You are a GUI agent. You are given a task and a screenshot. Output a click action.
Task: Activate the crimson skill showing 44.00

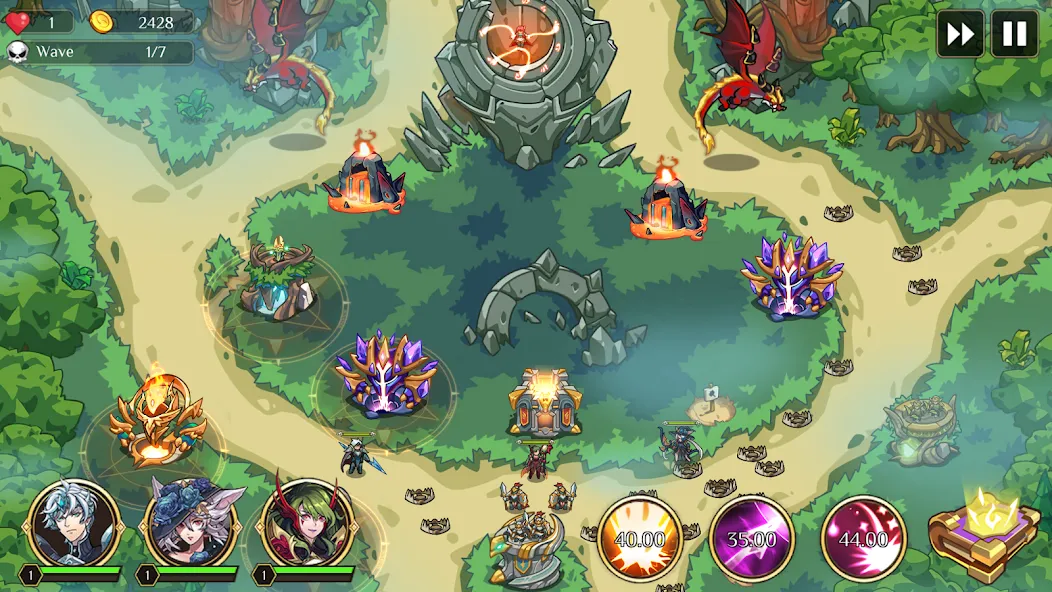864,538
